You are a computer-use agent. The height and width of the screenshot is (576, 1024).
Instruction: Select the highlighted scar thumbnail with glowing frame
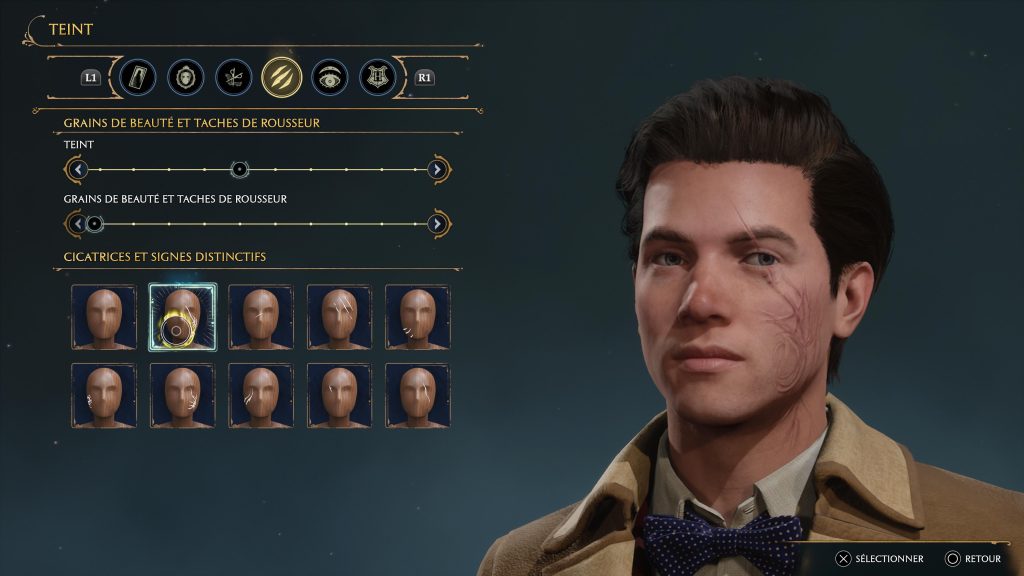tap(182, 317)
